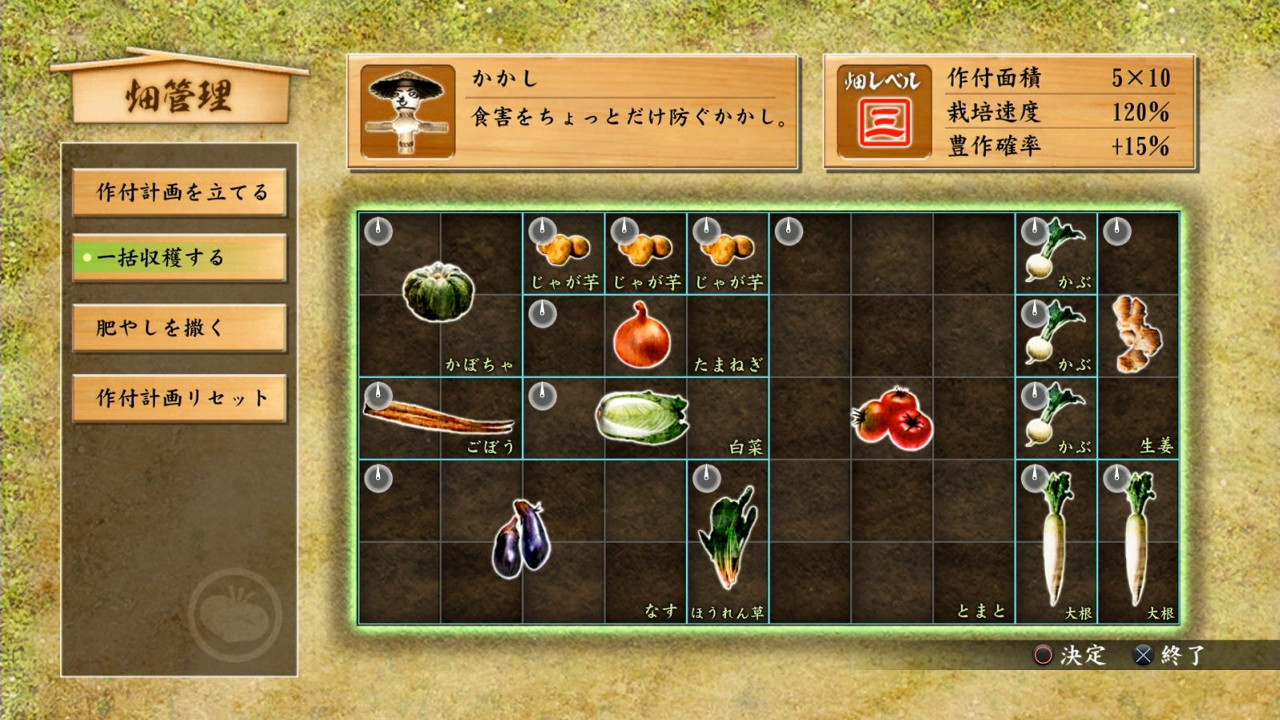
Task: Select the burdock (ごぼう) plot
Action: coord(439,417)
